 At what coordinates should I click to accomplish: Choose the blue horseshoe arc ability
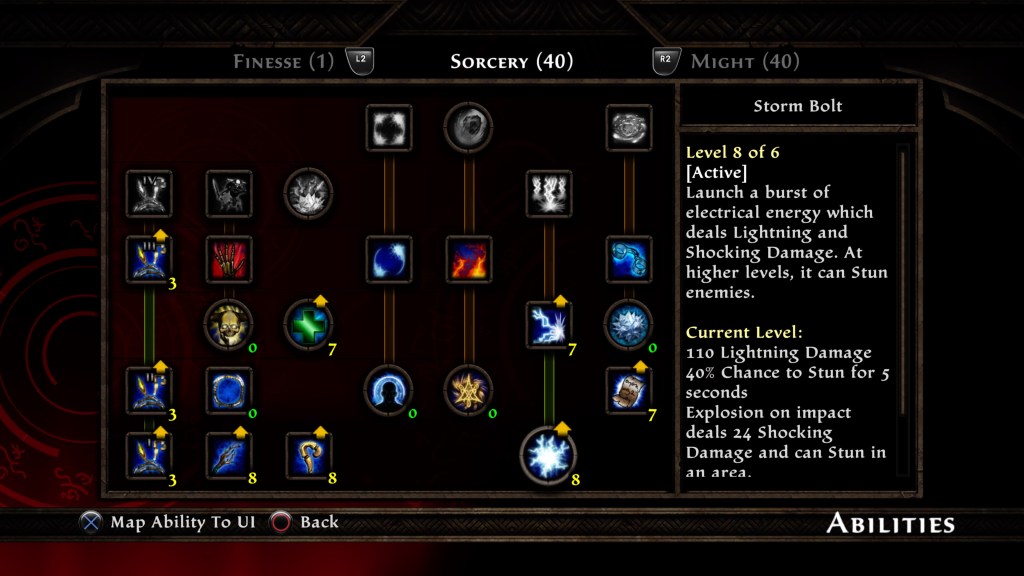pos(389,389)
